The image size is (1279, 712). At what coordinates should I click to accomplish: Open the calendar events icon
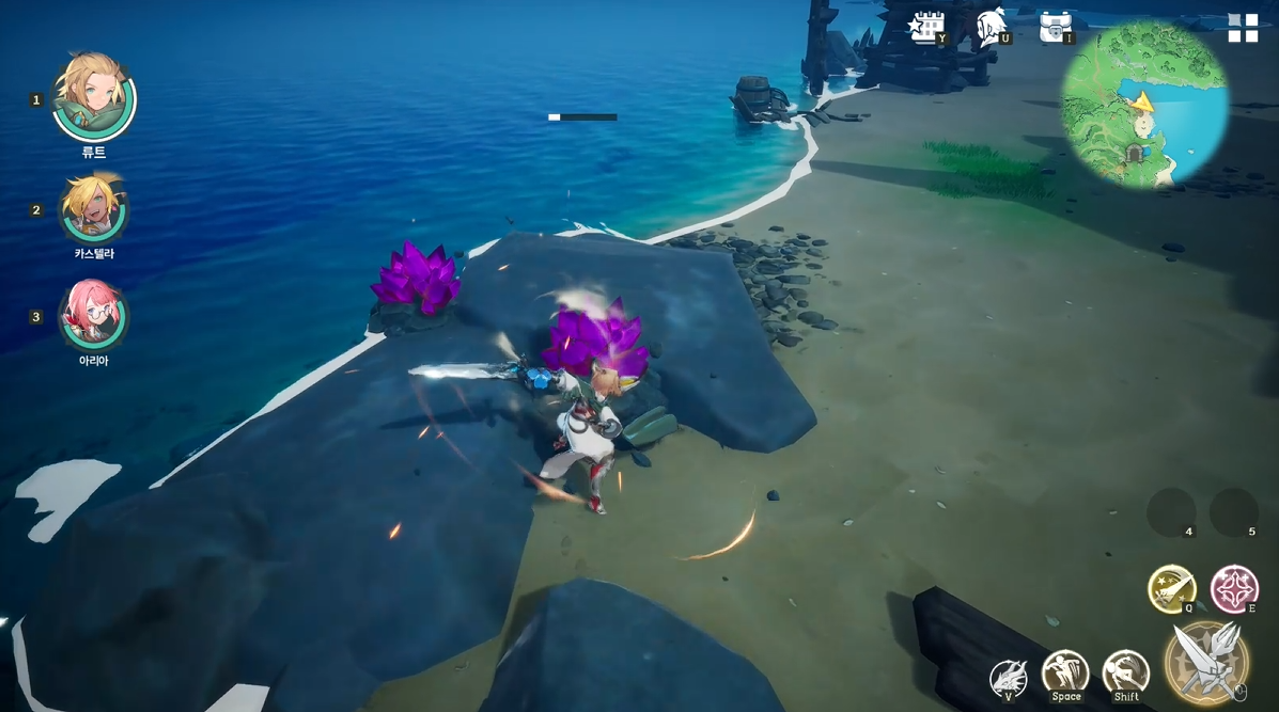click(926, 27)
